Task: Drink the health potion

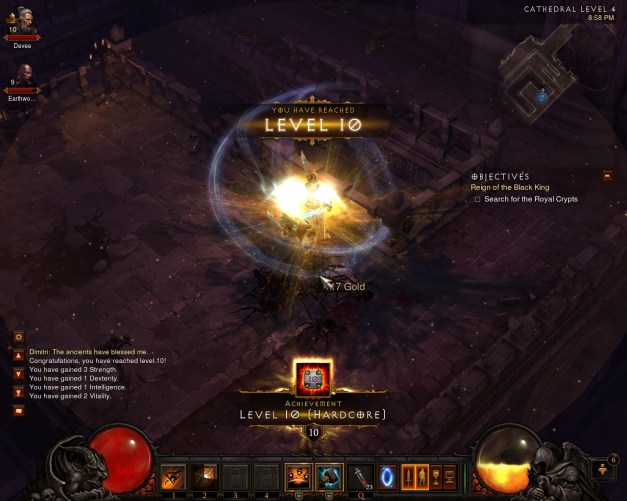Action: click(358, 477)
